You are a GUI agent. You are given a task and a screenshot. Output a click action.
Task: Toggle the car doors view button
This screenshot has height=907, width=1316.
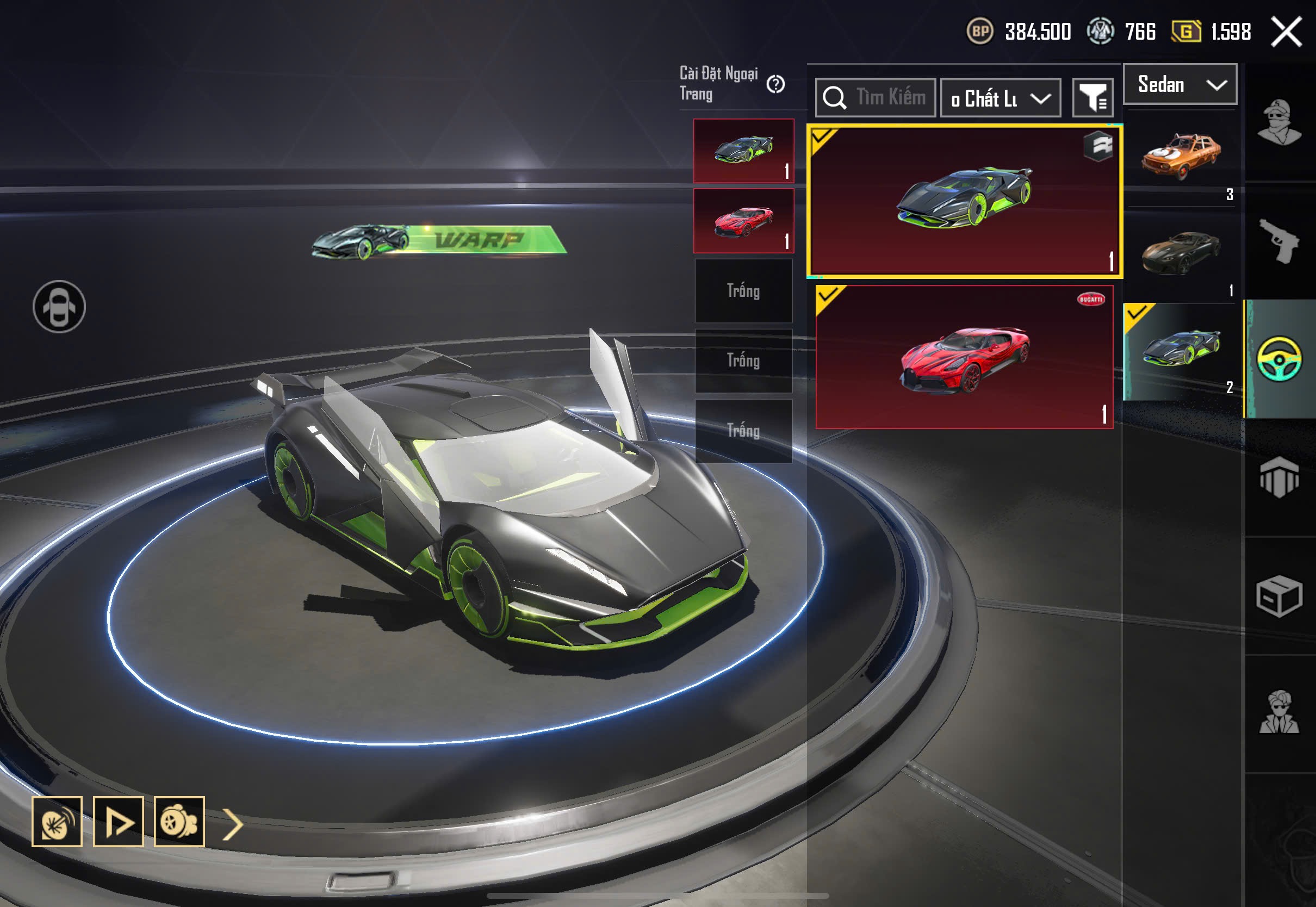tap(59, 307)
